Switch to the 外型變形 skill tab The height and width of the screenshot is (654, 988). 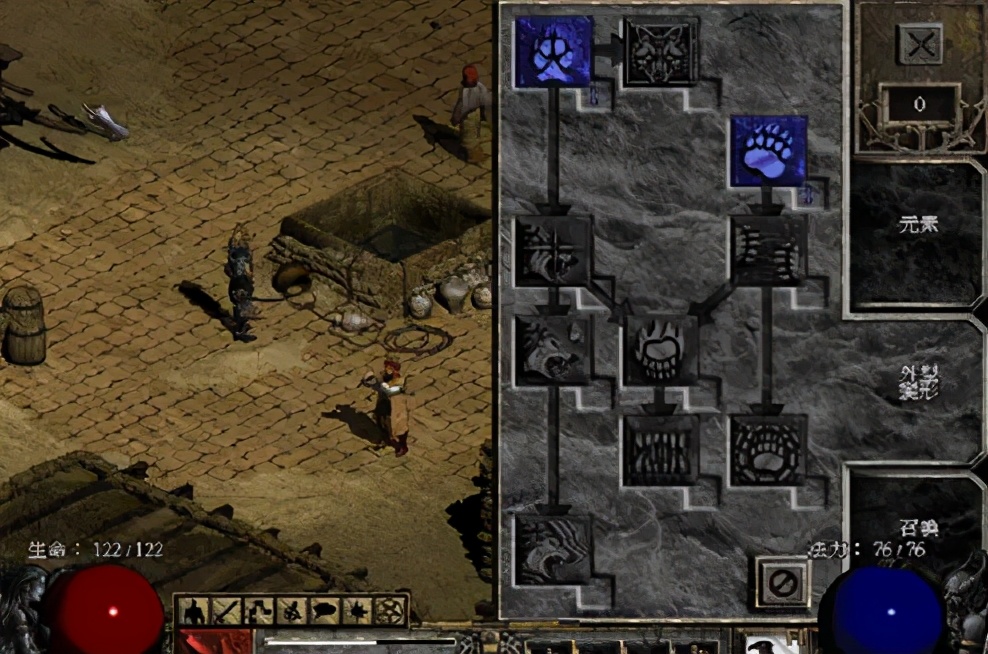click(x=918, y=380)
